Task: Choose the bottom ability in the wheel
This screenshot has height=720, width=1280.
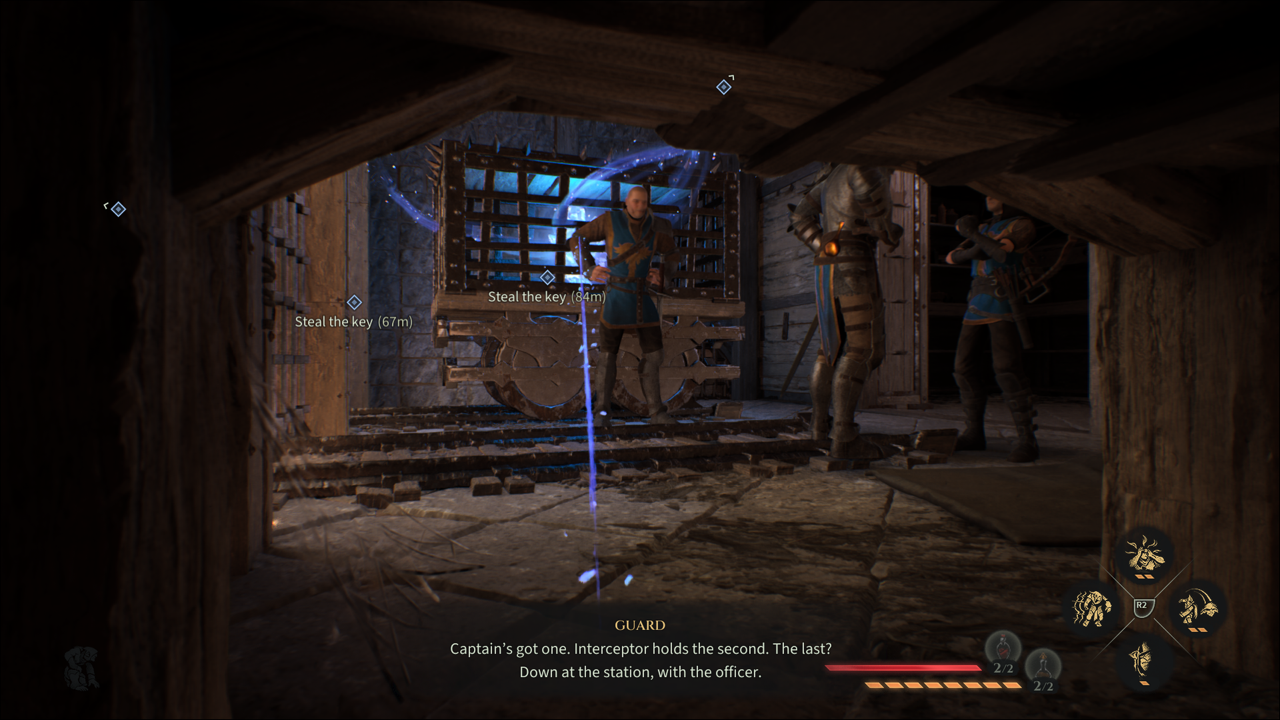Action: (1144, 660)
